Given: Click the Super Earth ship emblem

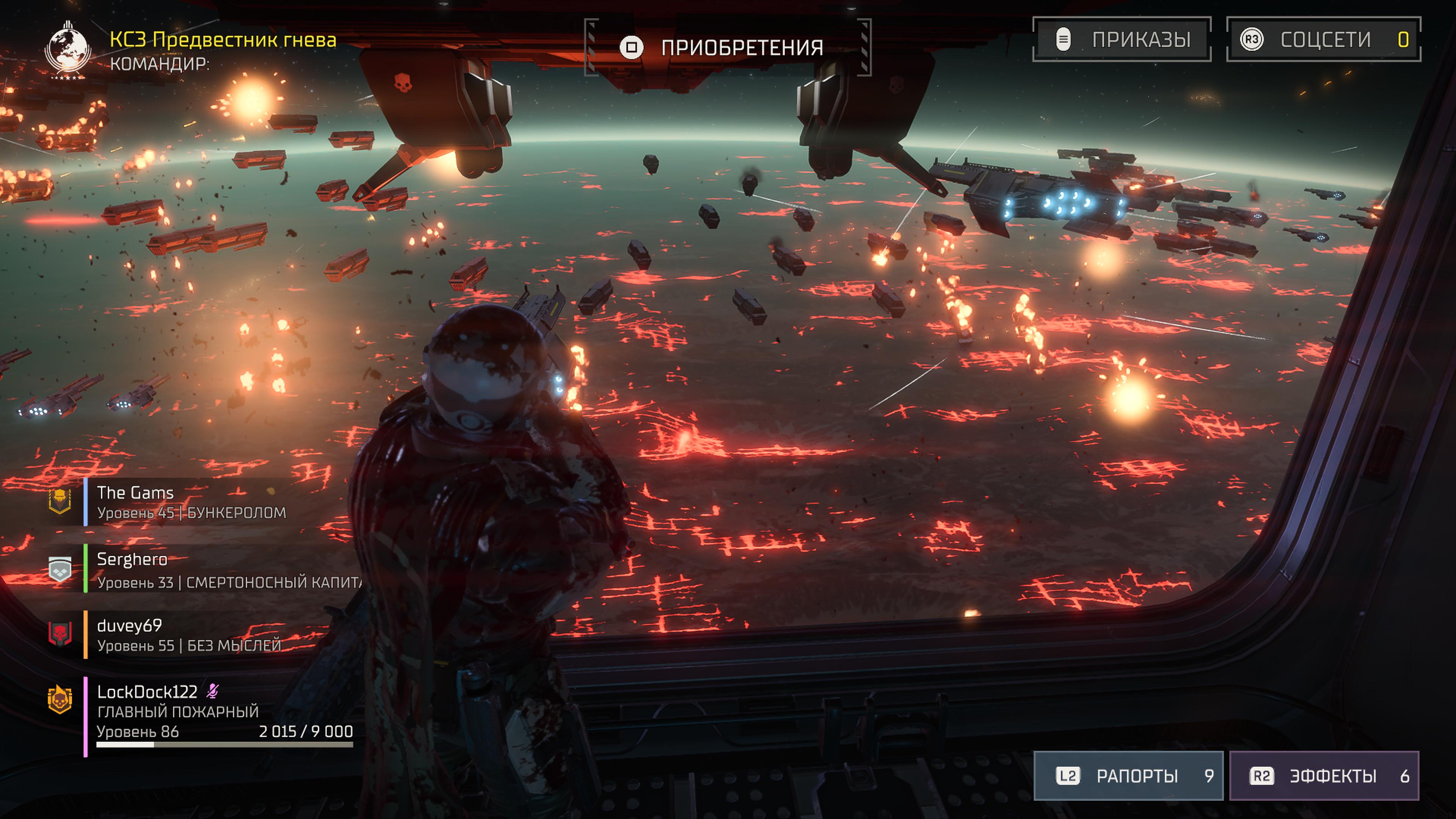Looking at the screenshot, I should pos(68,50).
